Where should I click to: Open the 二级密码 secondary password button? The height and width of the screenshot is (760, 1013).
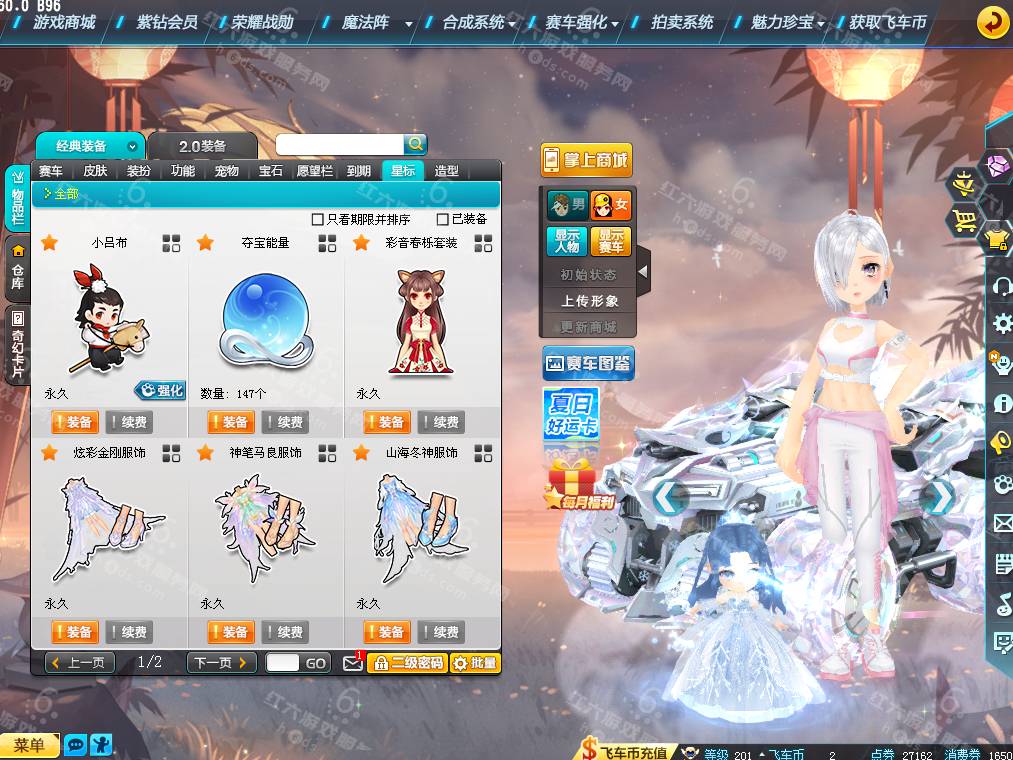point(407,663)
